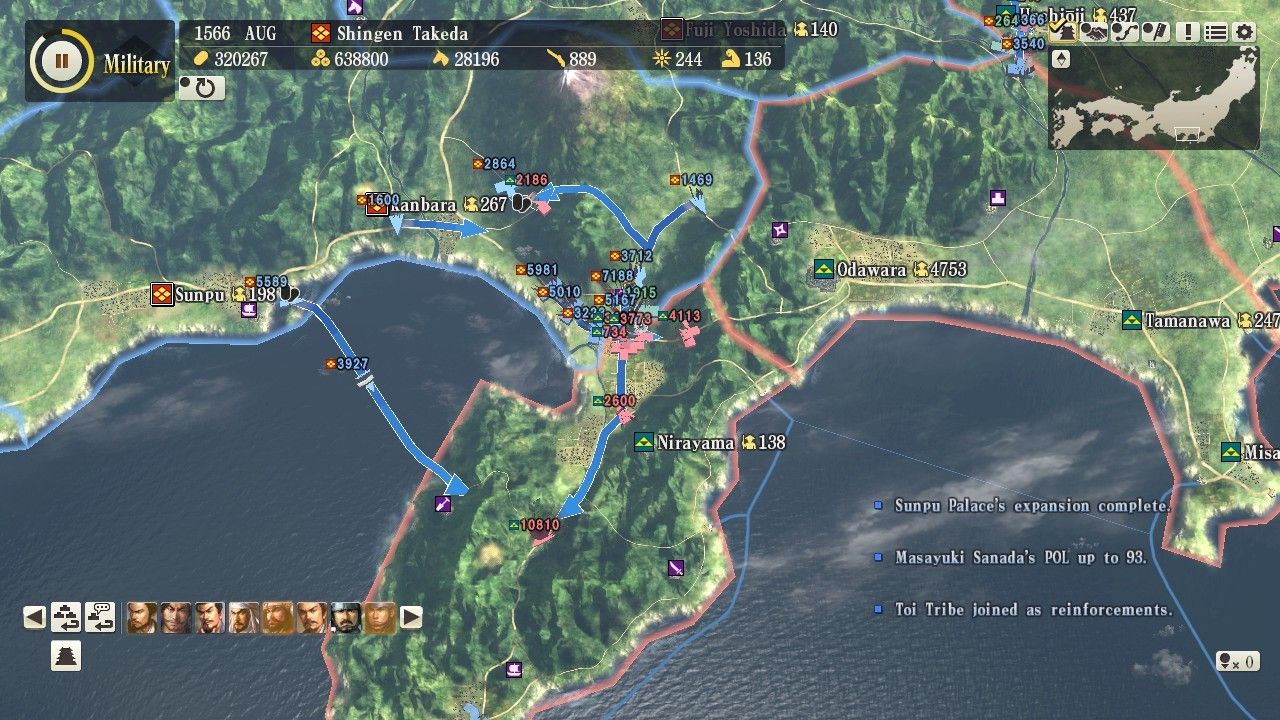Select the first officer portrait
The width and height of the screenshot is (1280, 720).
pos(142,617)
